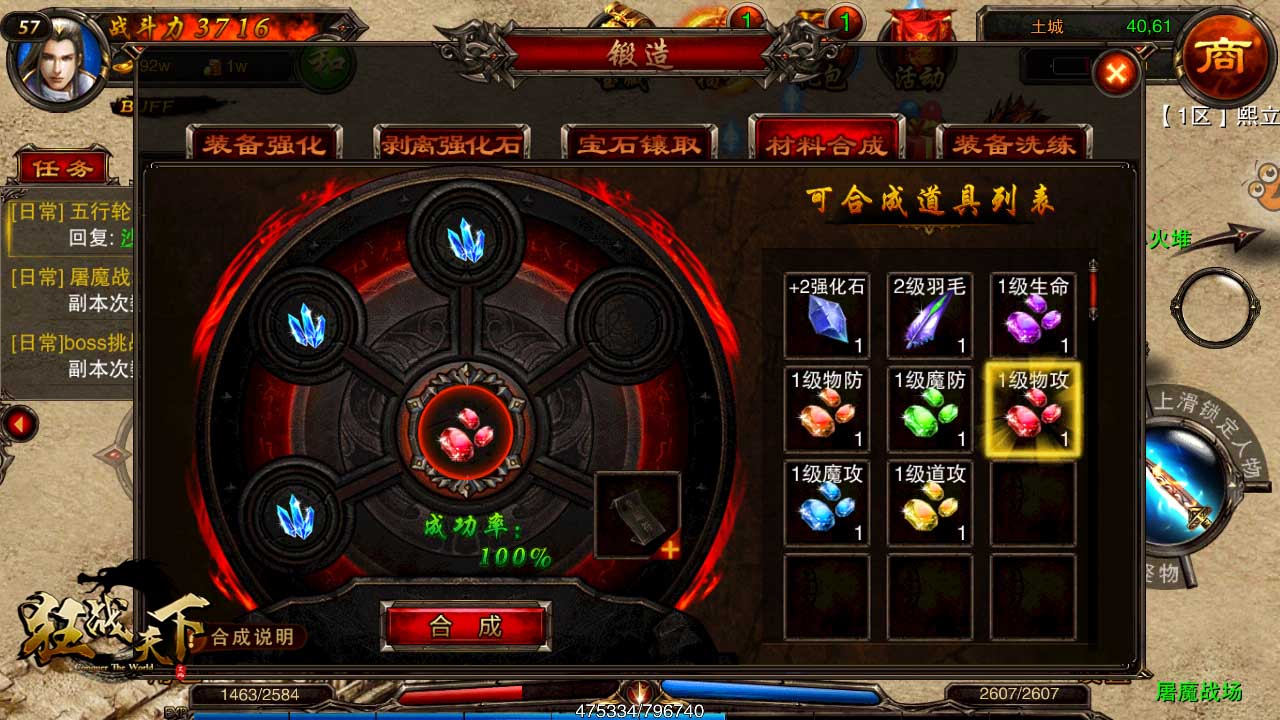Choose the 1级魔攻 blue gem

point(826,504)
